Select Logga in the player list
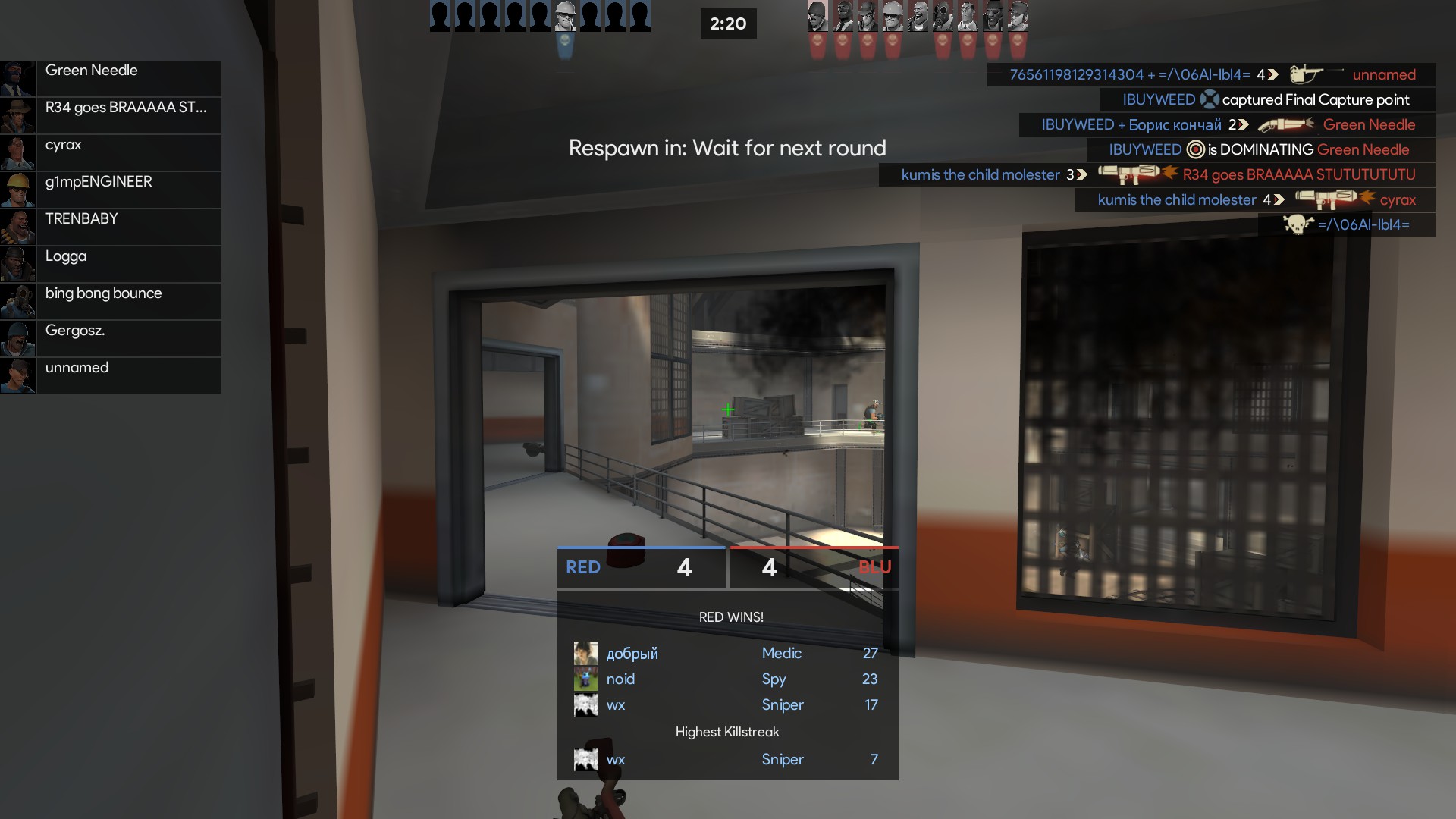 (x=111, y=264)
